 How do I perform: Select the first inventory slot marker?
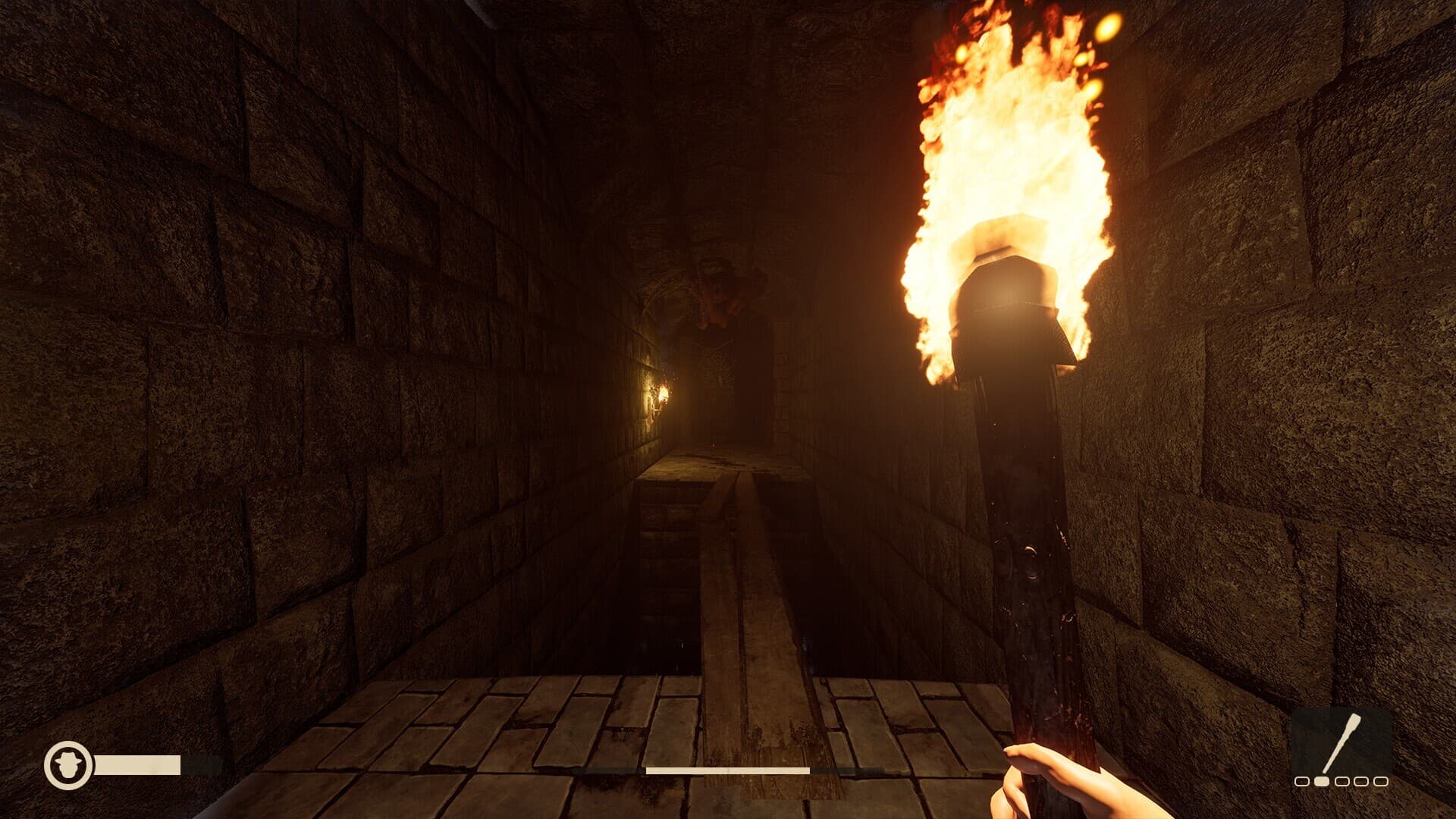[x=1301, y=780]
